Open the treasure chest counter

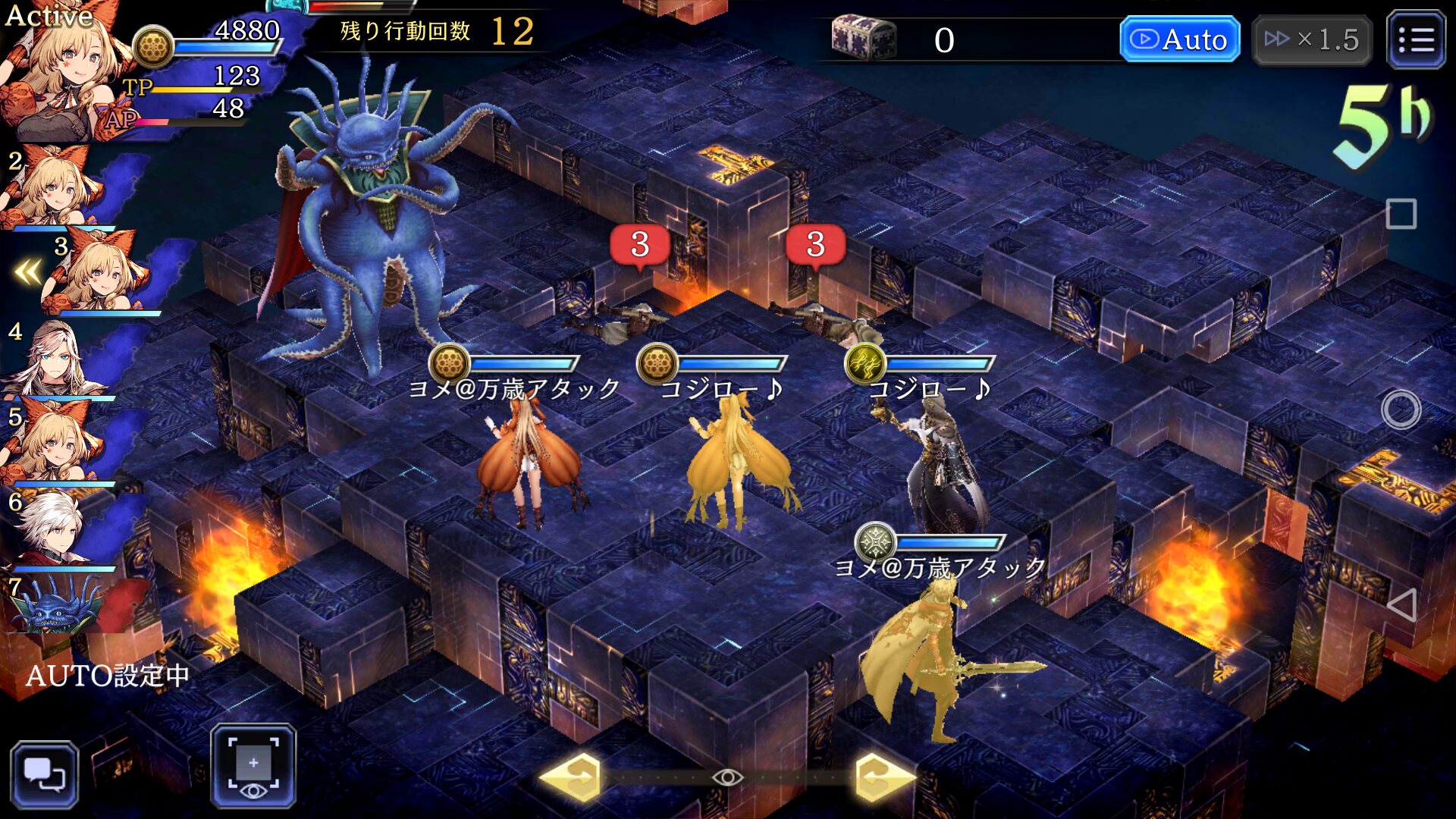point(863,38)
